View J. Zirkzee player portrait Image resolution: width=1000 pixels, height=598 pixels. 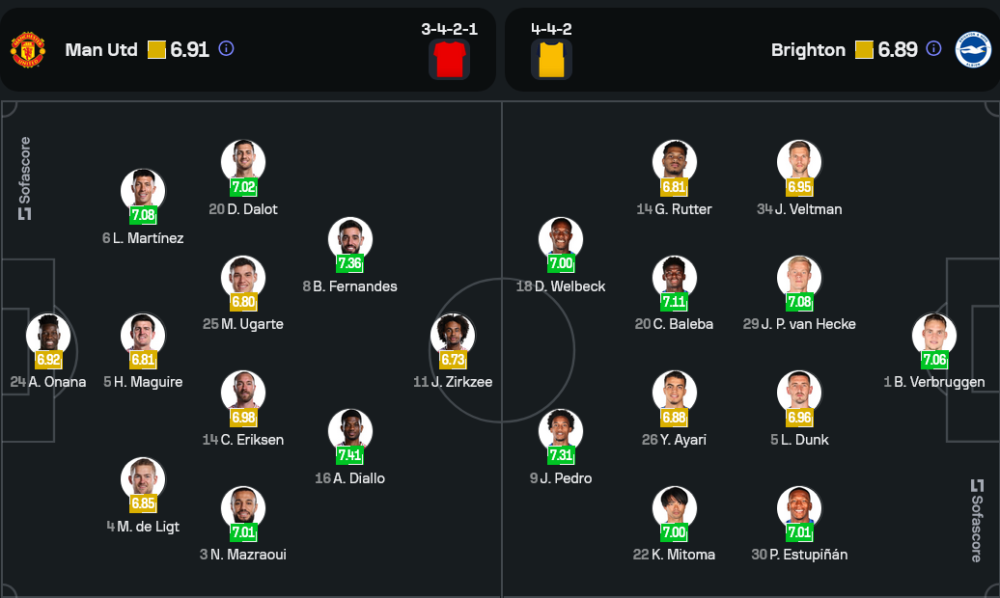click(453, 334)
